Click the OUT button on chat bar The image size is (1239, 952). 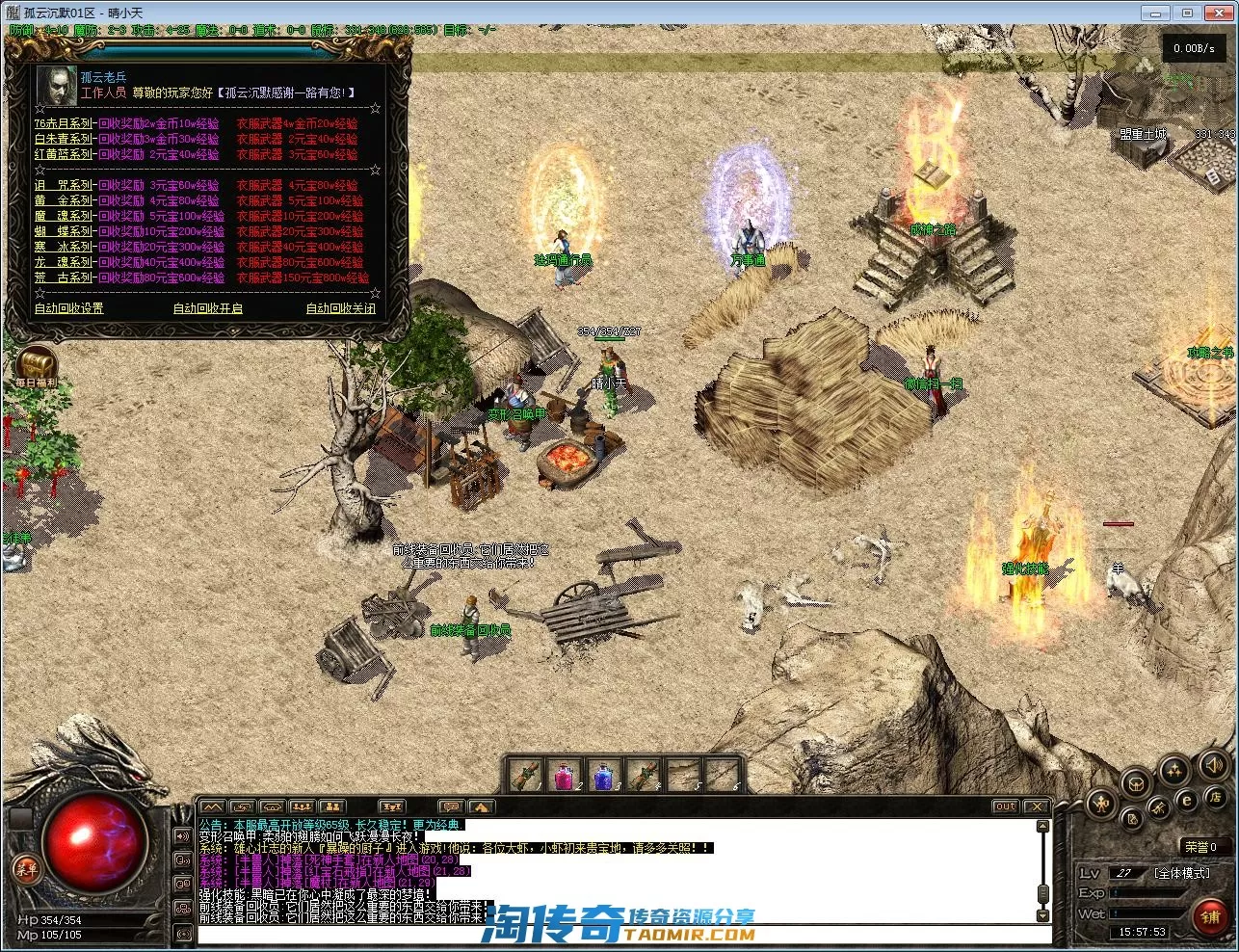point(1005,807)
